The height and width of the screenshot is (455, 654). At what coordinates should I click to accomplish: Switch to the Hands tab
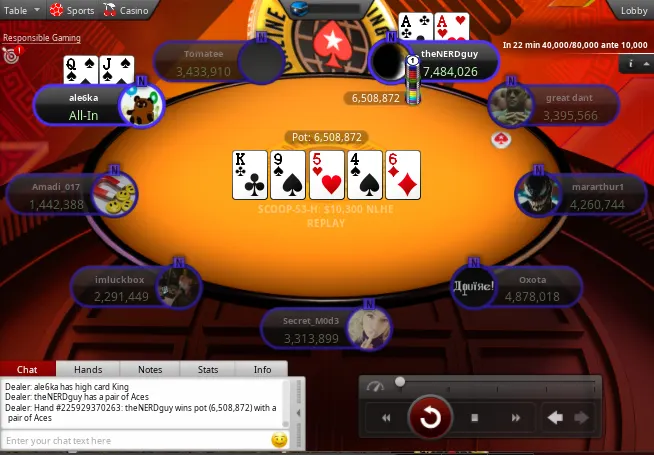pyautogui.click(x=88, y=369)
